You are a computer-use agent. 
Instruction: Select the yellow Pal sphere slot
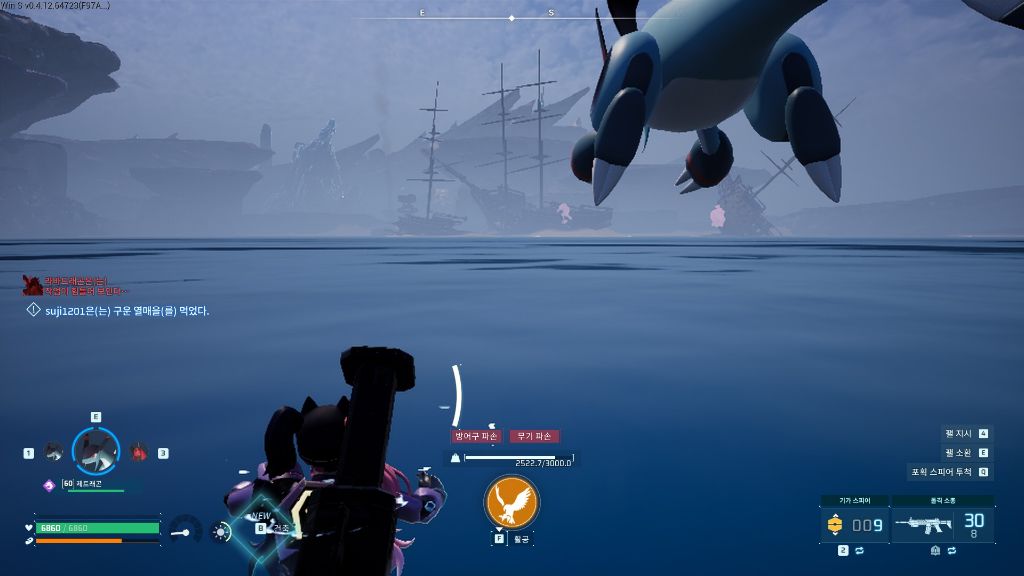point(835,524)
